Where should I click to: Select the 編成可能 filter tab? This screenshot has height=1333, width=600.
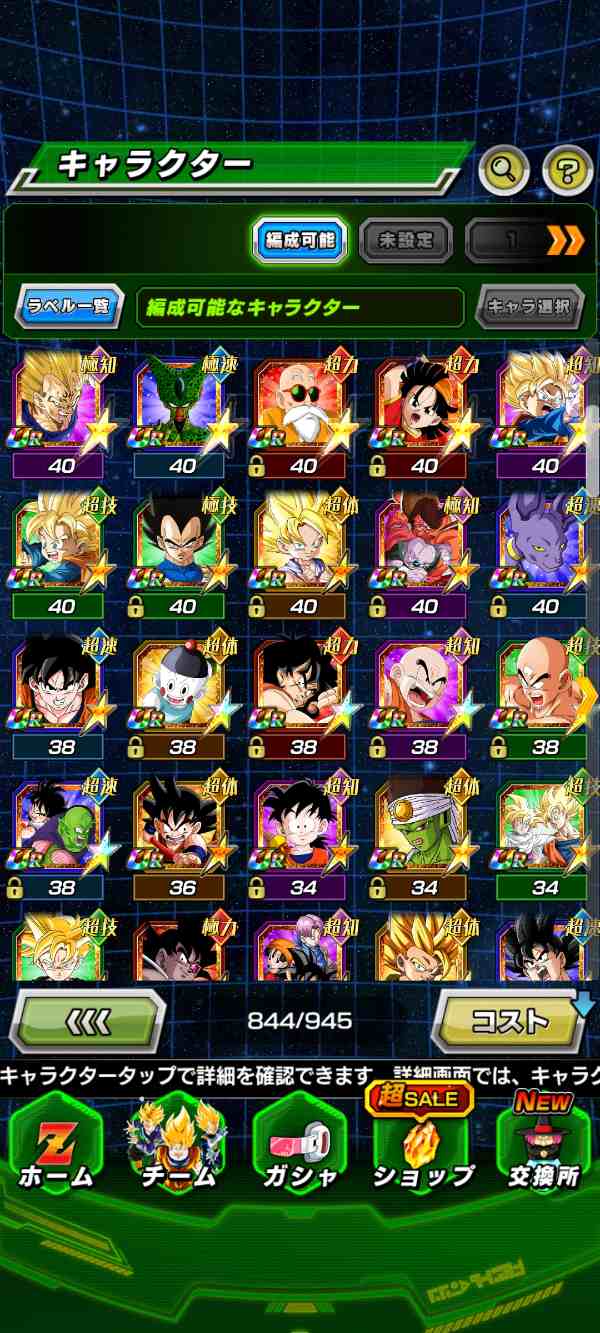coord(299,240)
